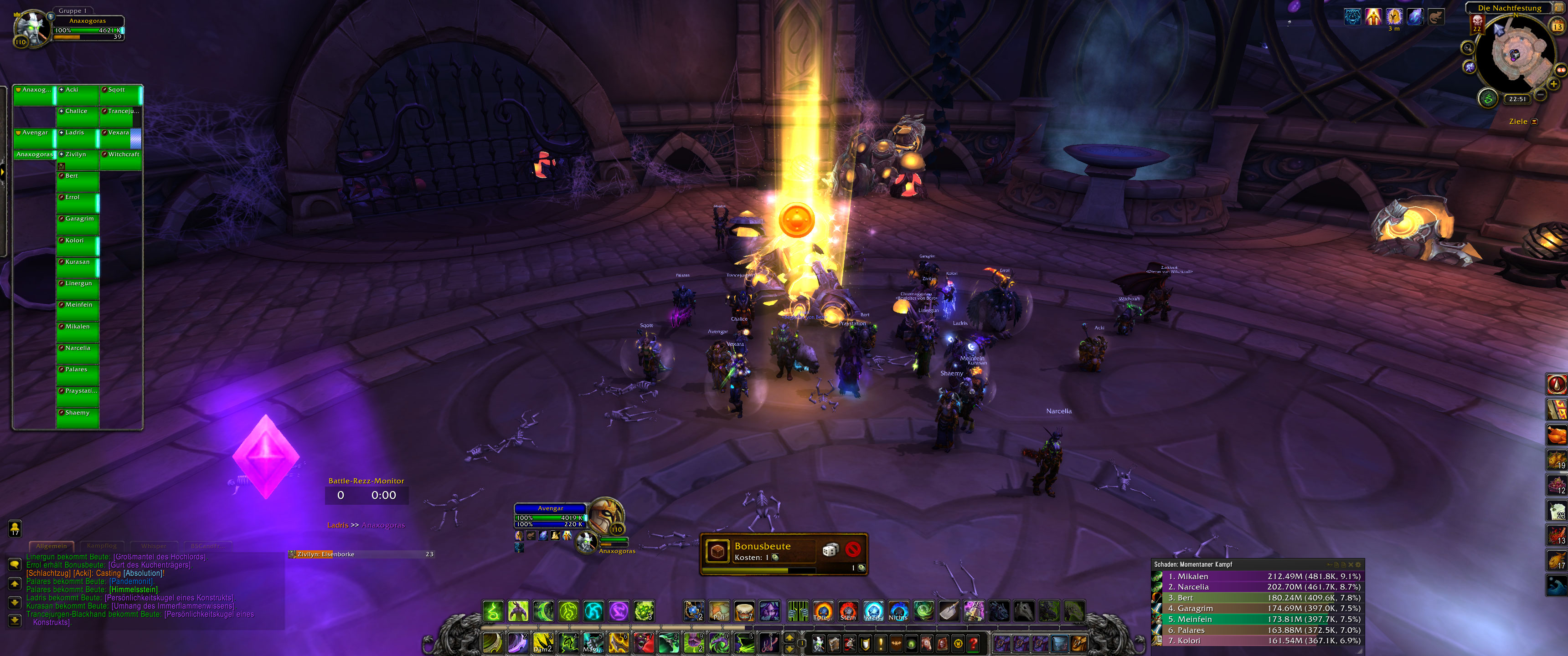The image size is (1568, 656).
Task: Zoom in on the minimap
Action: coord(1553,84)
